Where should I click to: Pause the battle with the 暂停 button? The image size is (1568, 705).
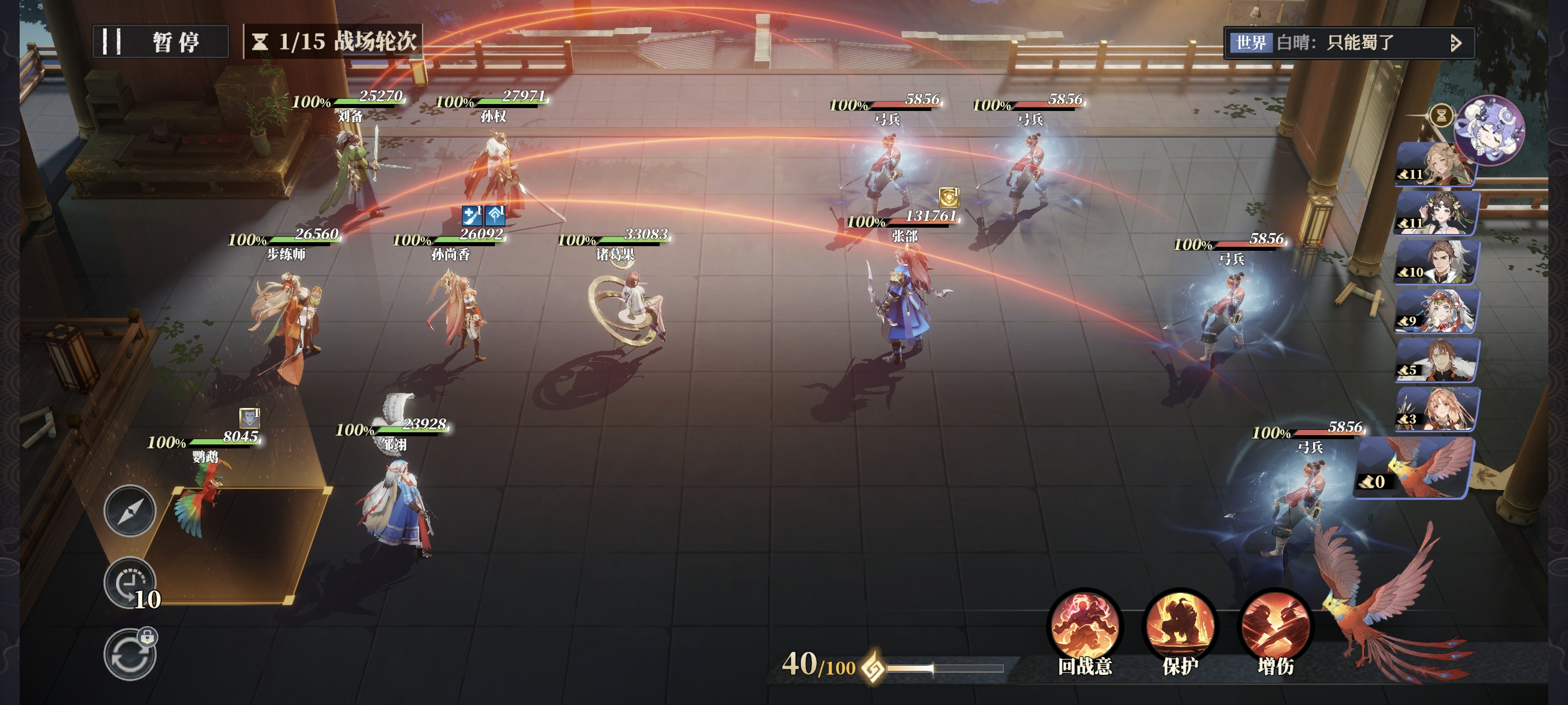coord(161,42)
